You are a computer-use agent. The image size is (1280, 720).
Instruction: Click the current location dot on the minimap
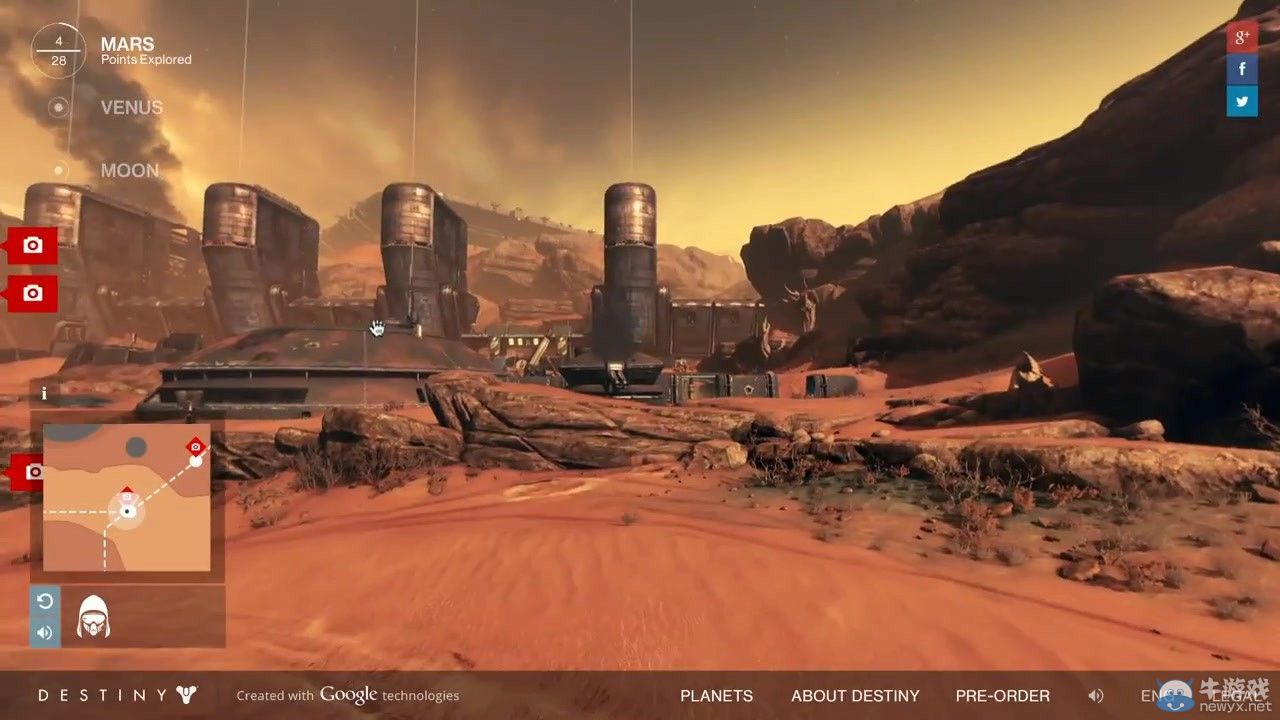[x=127, y=511]
